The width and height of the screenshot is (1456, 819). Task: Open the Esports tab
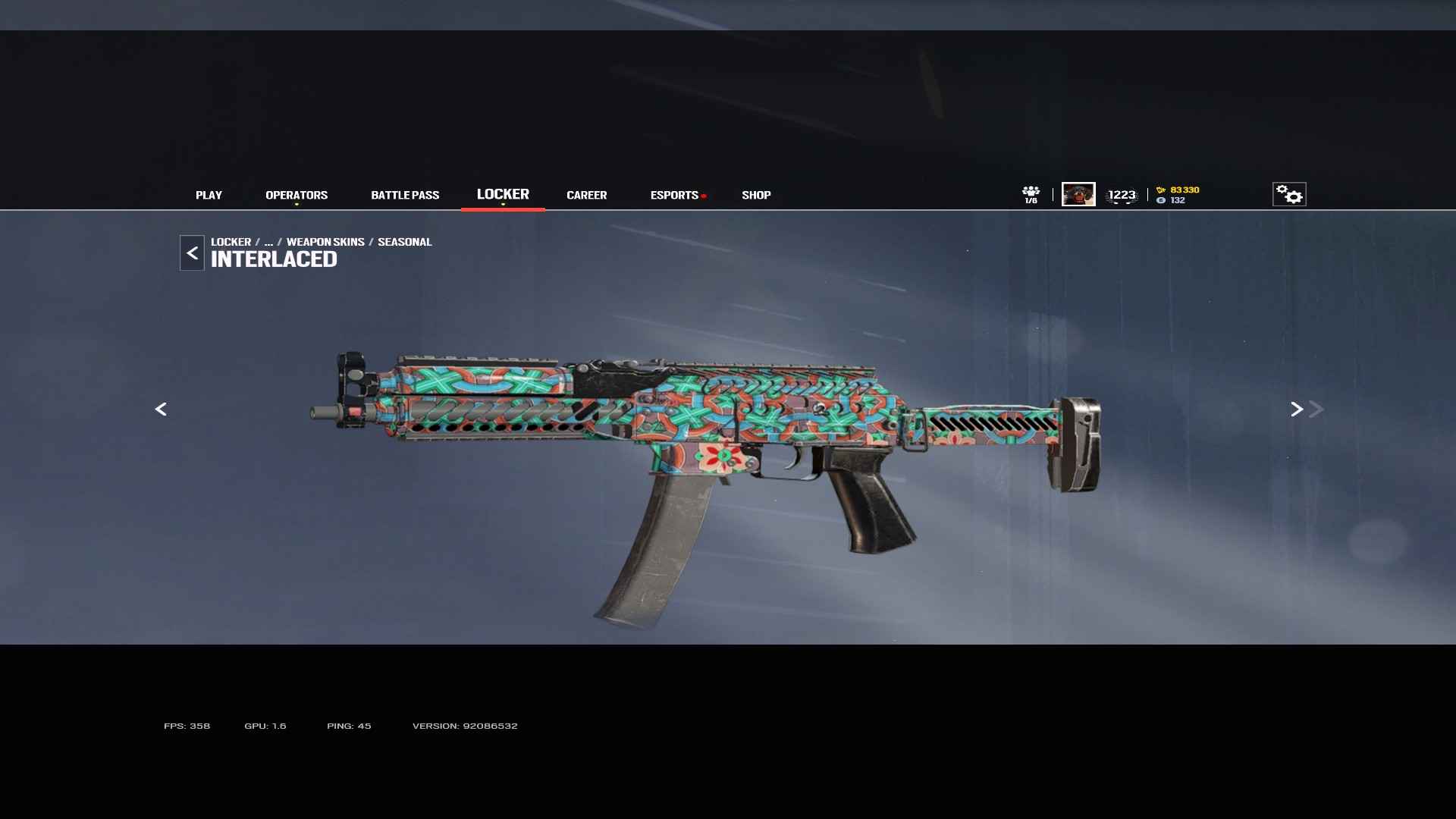[674, 195]
